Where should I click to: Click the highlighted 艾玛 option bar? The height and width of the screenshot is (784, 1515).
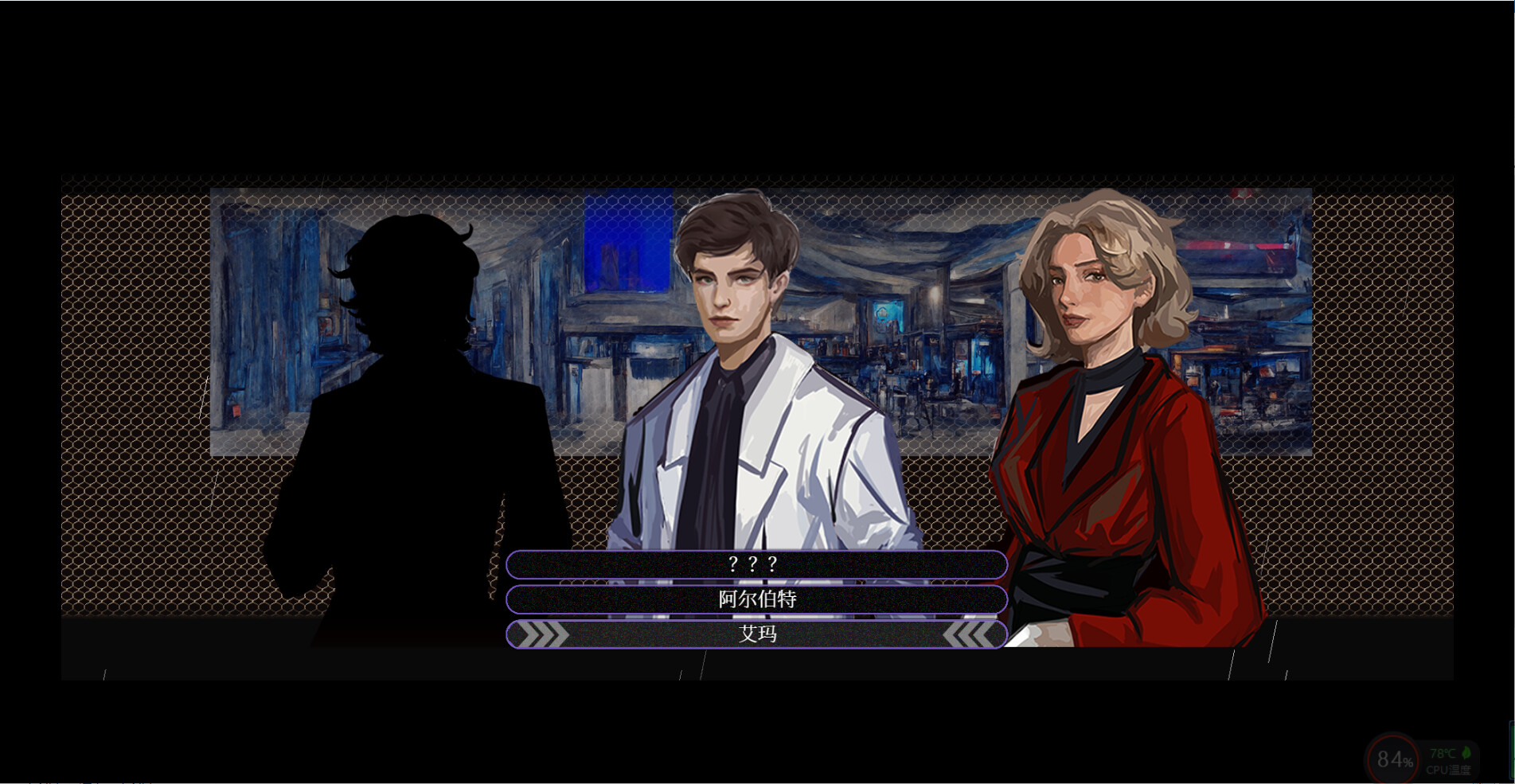(x=756, y=634)
